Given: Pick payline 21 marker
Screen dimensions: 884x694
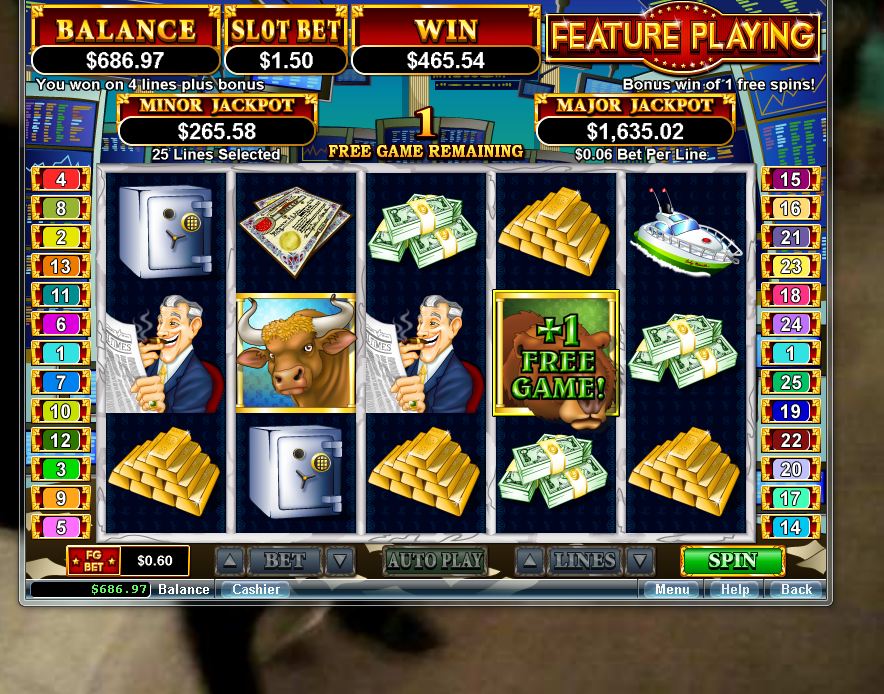Looking at the screenshot, I should point(790,237).
